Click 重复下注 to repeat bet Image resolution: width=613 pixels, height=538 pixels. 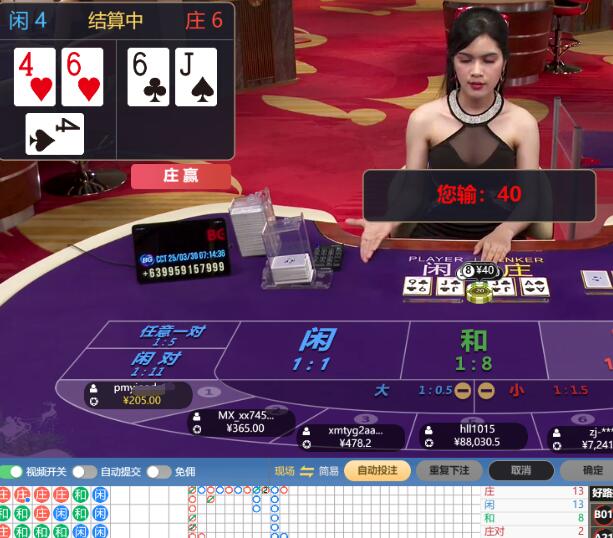coord(449,470)
